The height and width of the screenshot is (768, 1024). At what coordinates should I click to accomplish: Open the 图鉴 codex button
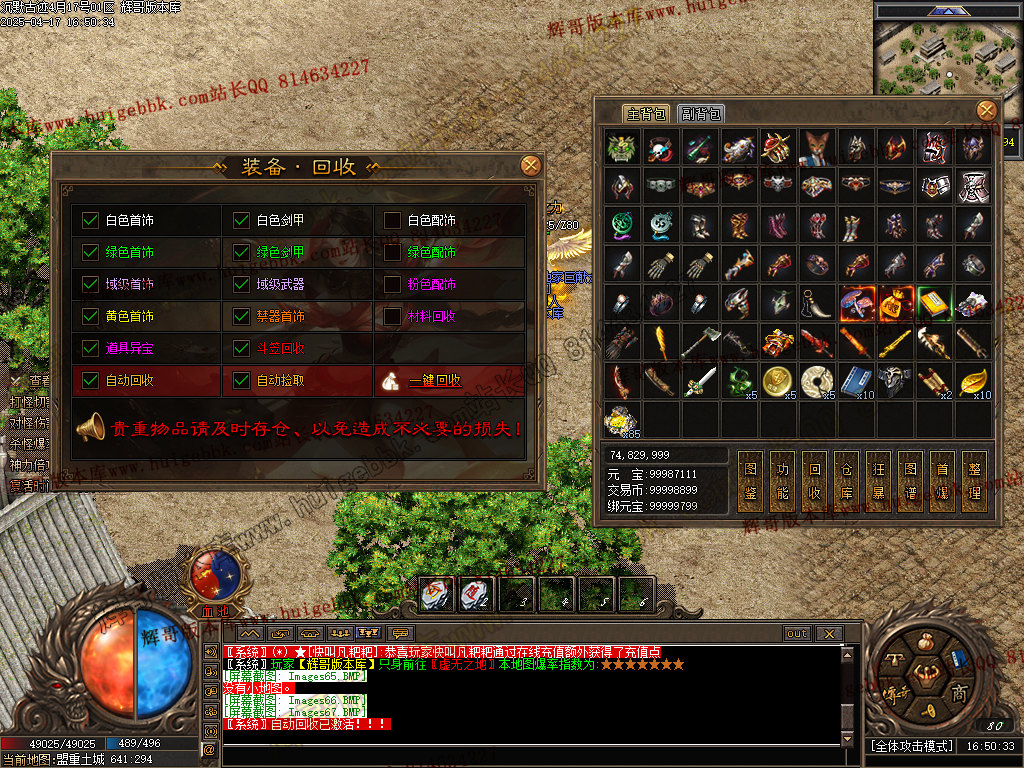[x=751, y=481]
